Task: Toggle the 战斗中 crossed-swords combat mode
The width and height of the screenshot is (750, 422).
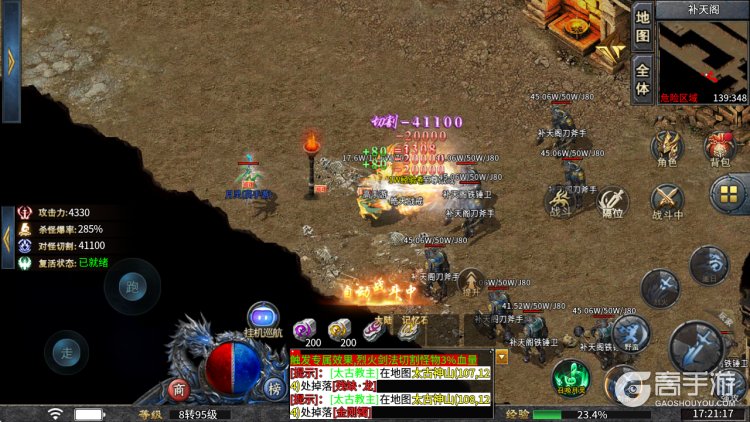Action: (x=667, y=200)
